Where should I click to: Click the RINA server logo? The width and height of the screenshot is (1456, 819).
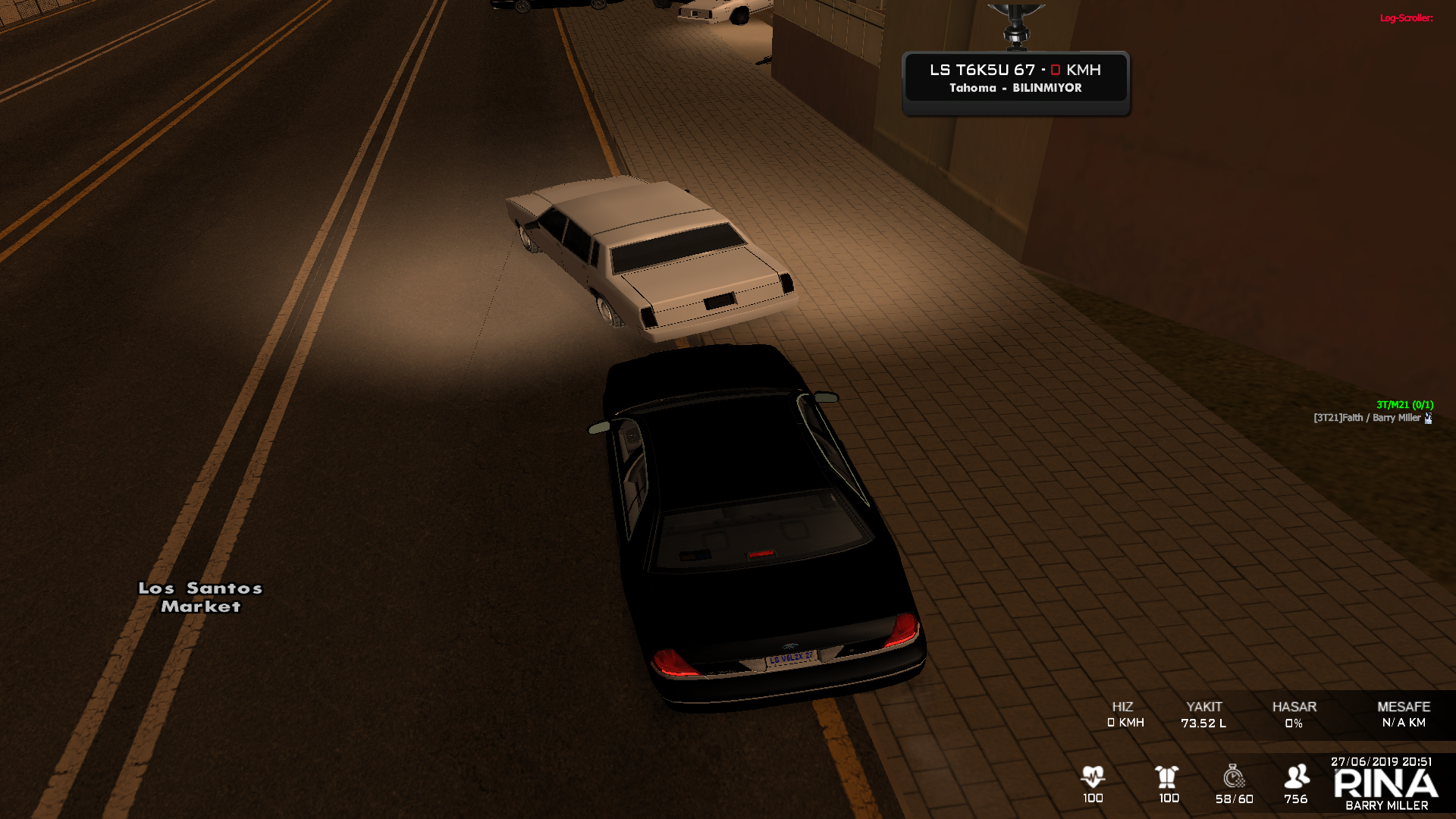click(x=1385, y=784)
